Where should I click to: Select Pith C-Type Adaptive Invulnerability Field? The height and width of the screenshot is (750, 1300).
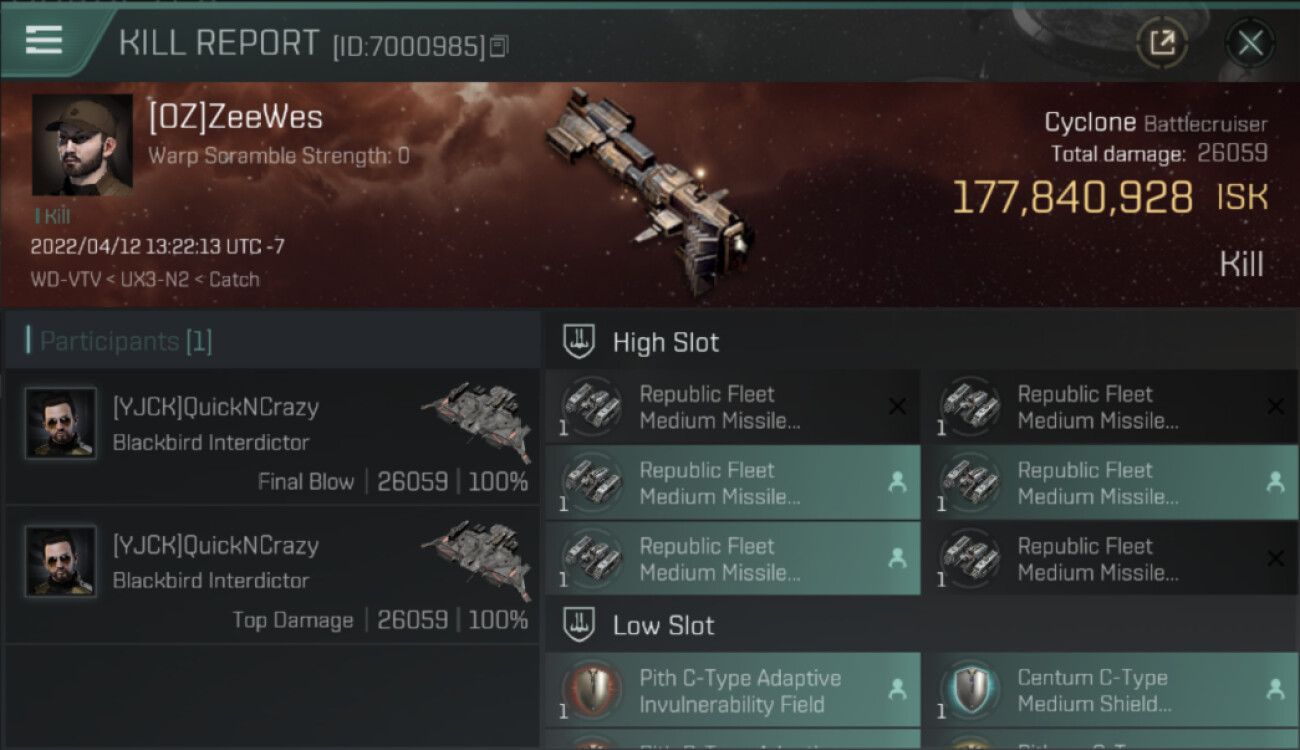click(732, 690)
